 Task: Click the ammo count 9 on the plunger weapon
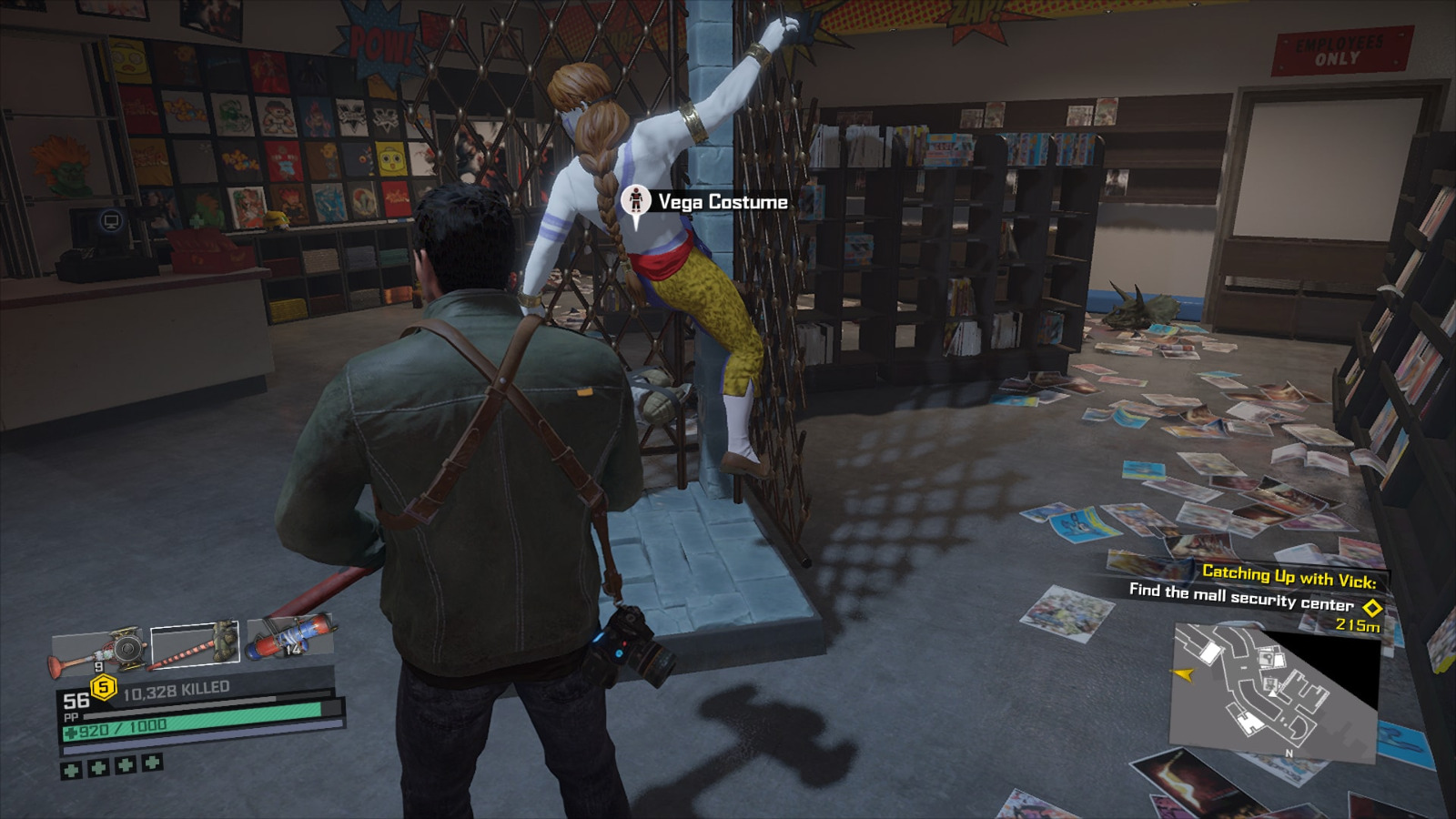[x=100, y=665]
